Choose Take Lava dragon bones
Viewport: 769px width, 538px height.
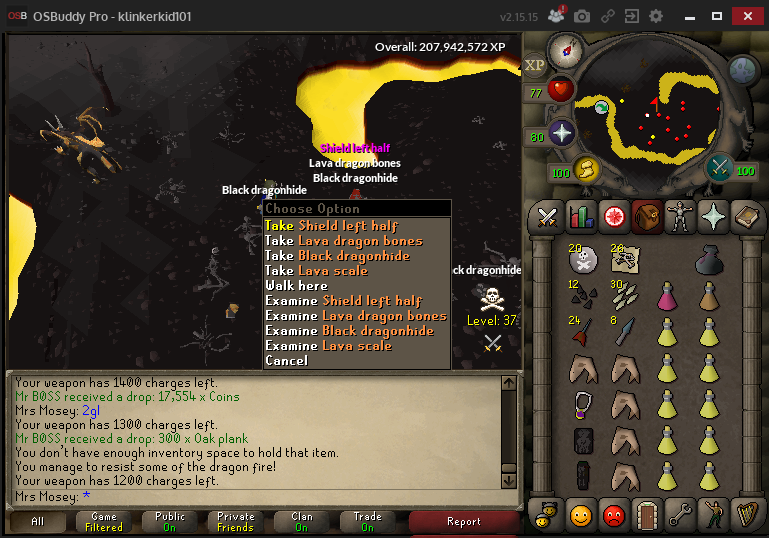pos(343,241)
